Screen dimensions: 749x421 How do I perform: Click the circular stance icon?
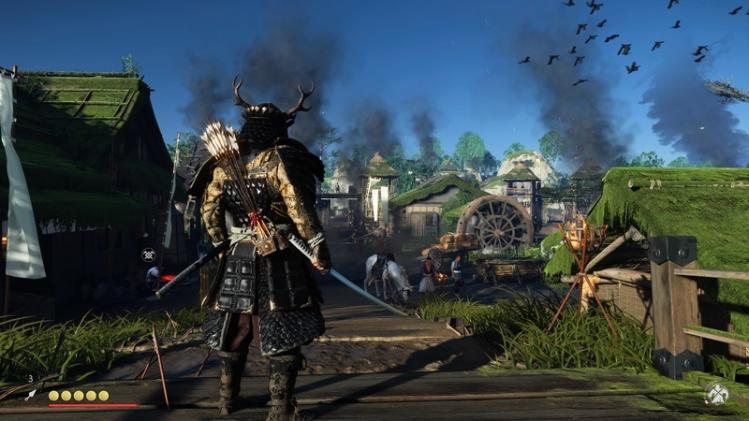point(716,394)
